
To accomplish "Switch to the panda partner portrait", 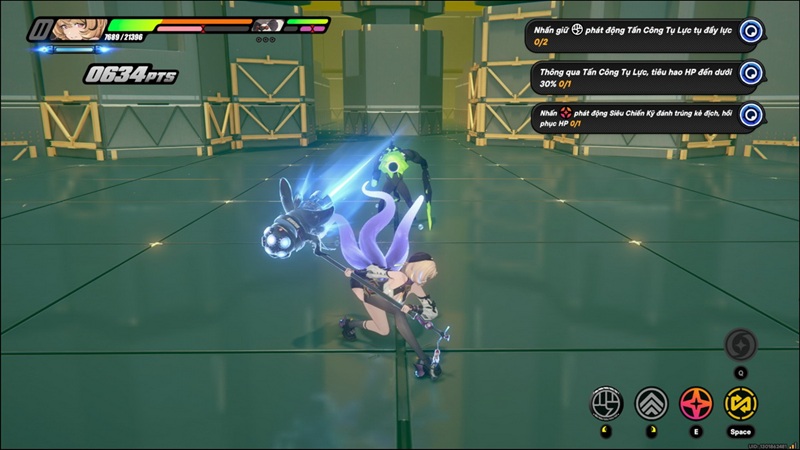I will tap(263, 27).
